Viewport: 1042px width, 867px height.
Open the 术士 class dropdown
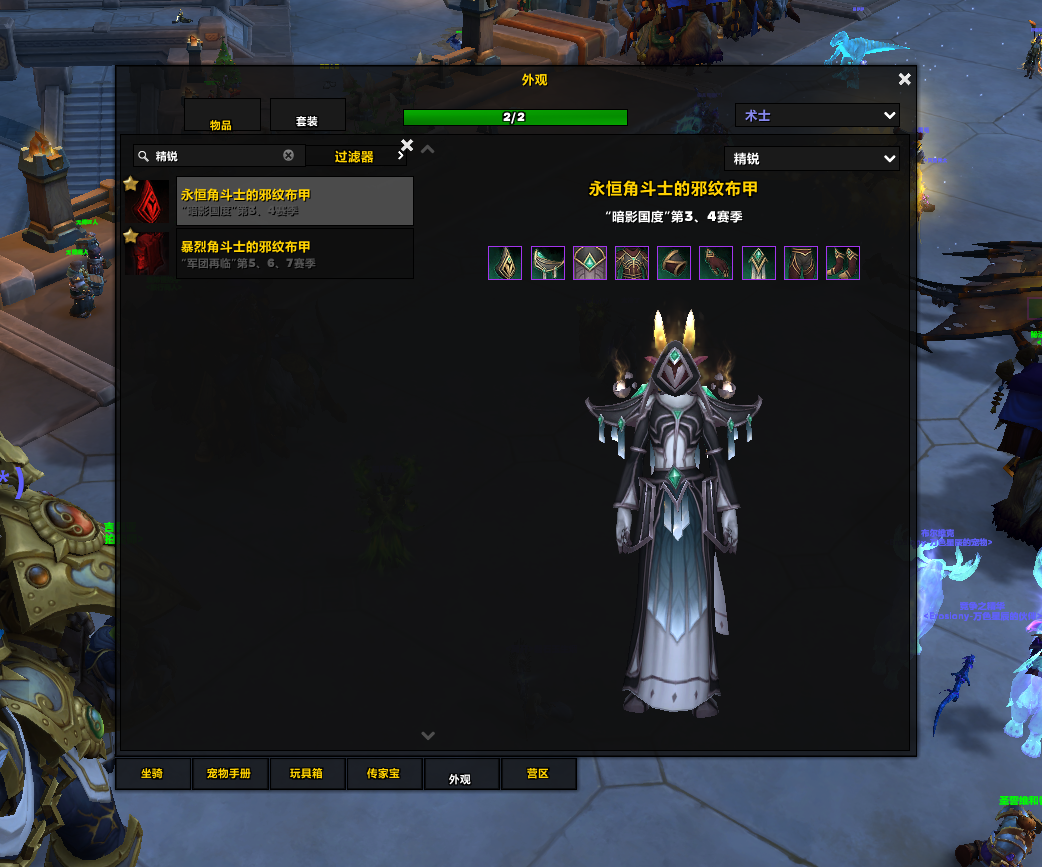817,116
